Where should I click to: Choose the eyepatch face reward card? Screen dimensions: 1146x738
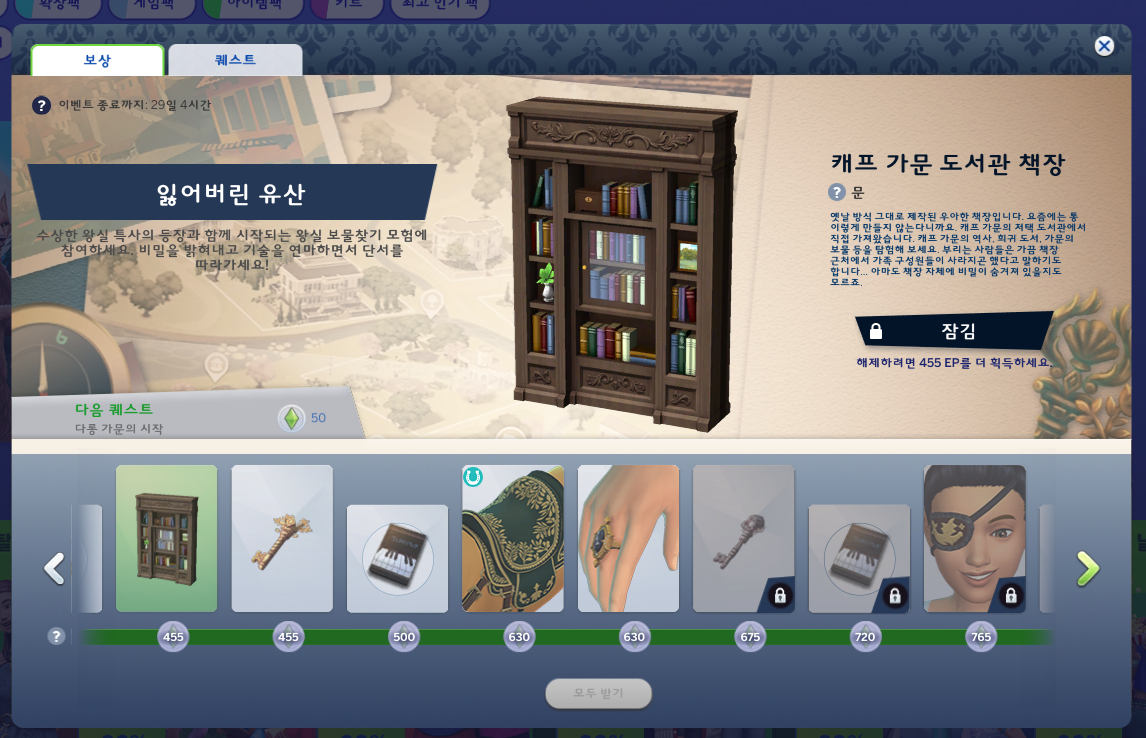[x=974, y=538]
